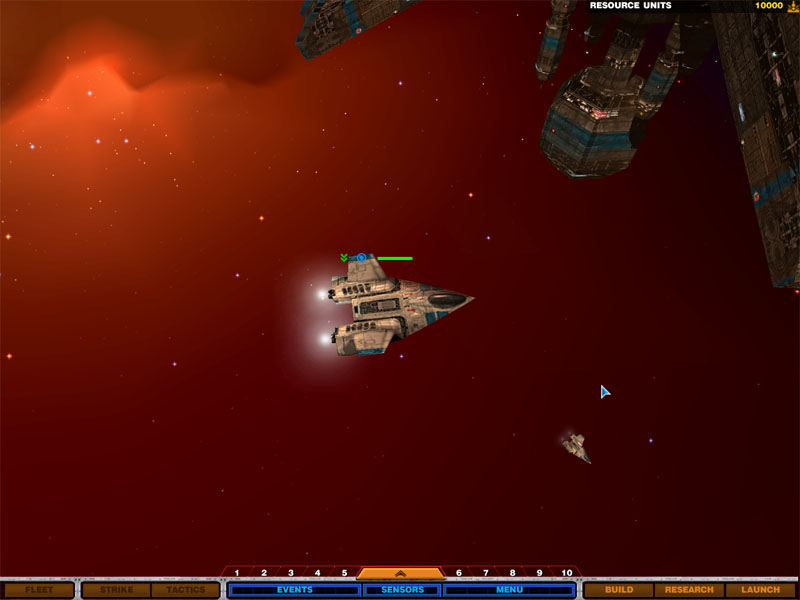
Task: Open the Launch manager
Action: click(x=760, y=590)
